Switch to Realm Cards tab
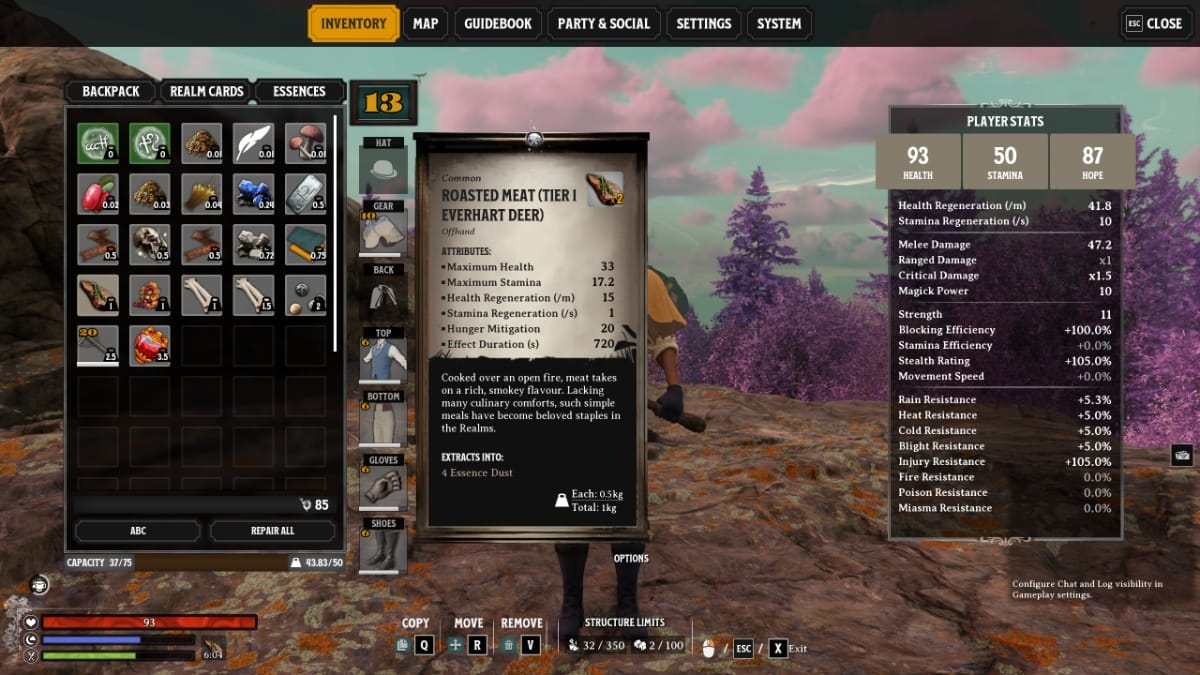The image size is (1200, 675). point(207,91)
